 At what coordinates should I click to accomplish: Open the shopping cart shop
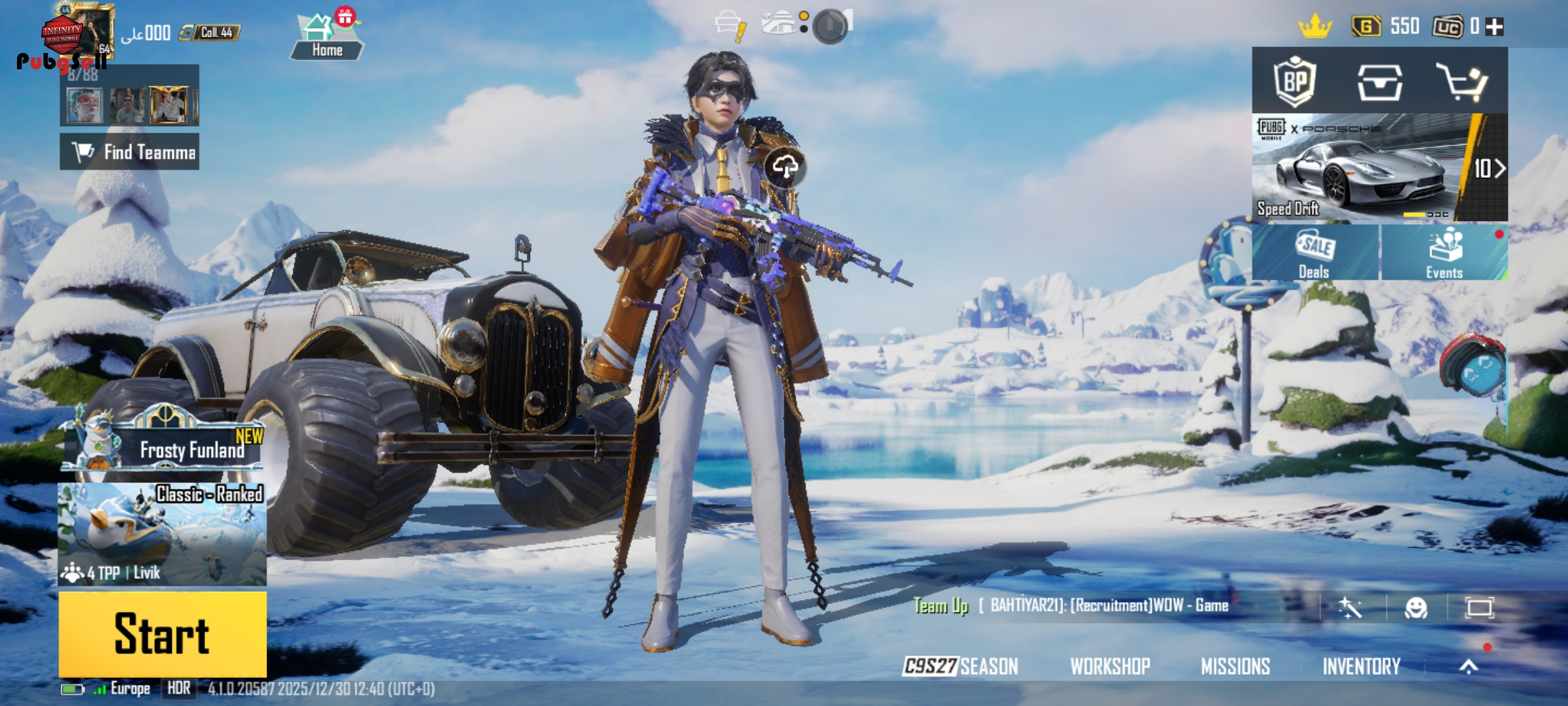(x=1463, y=82)
